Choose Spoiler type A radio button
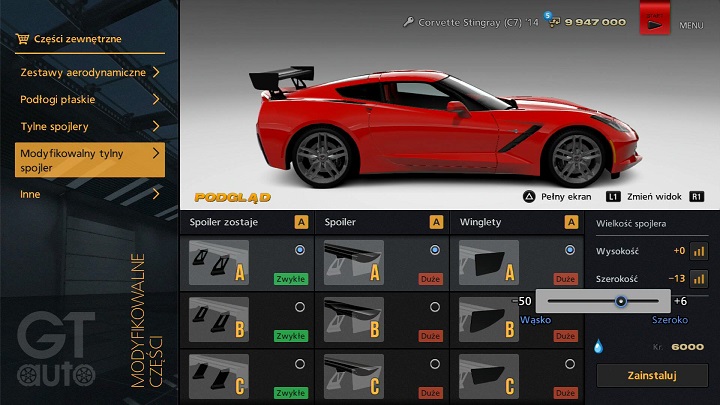Viewport: 720px width, 405px height. tap(434, 250)
